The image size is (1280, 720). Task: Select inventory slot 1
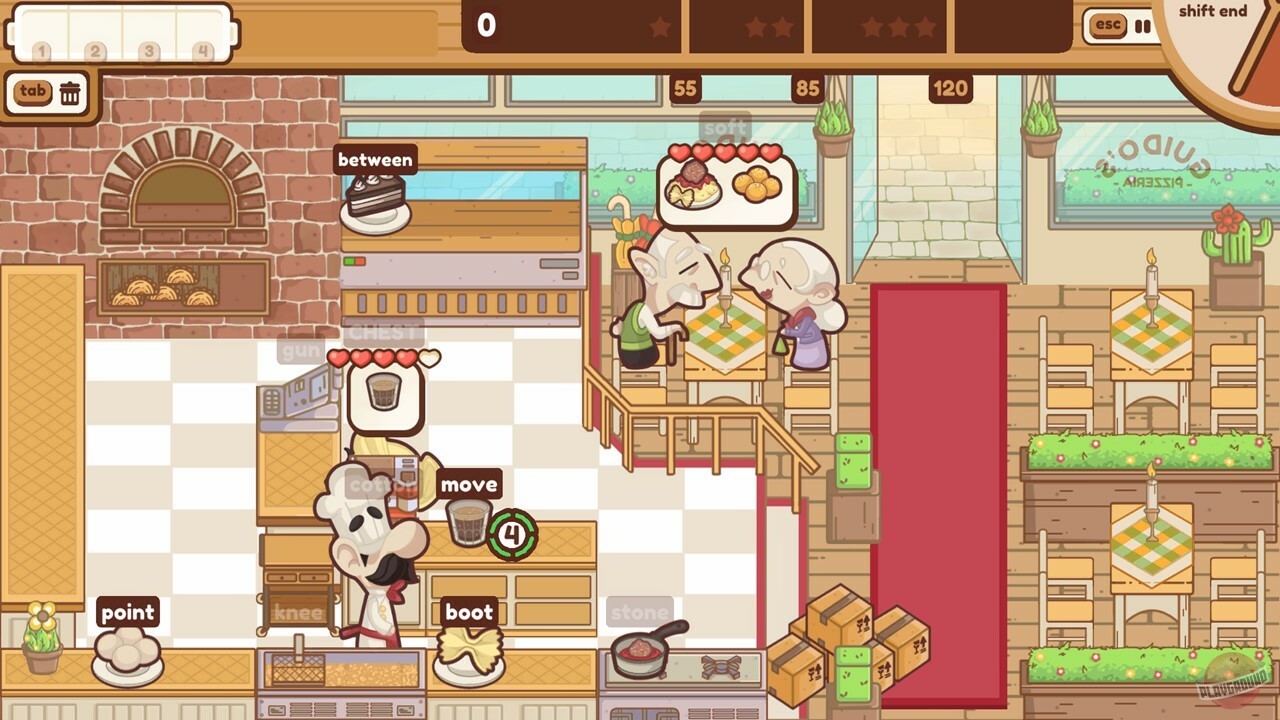point(46,33)
